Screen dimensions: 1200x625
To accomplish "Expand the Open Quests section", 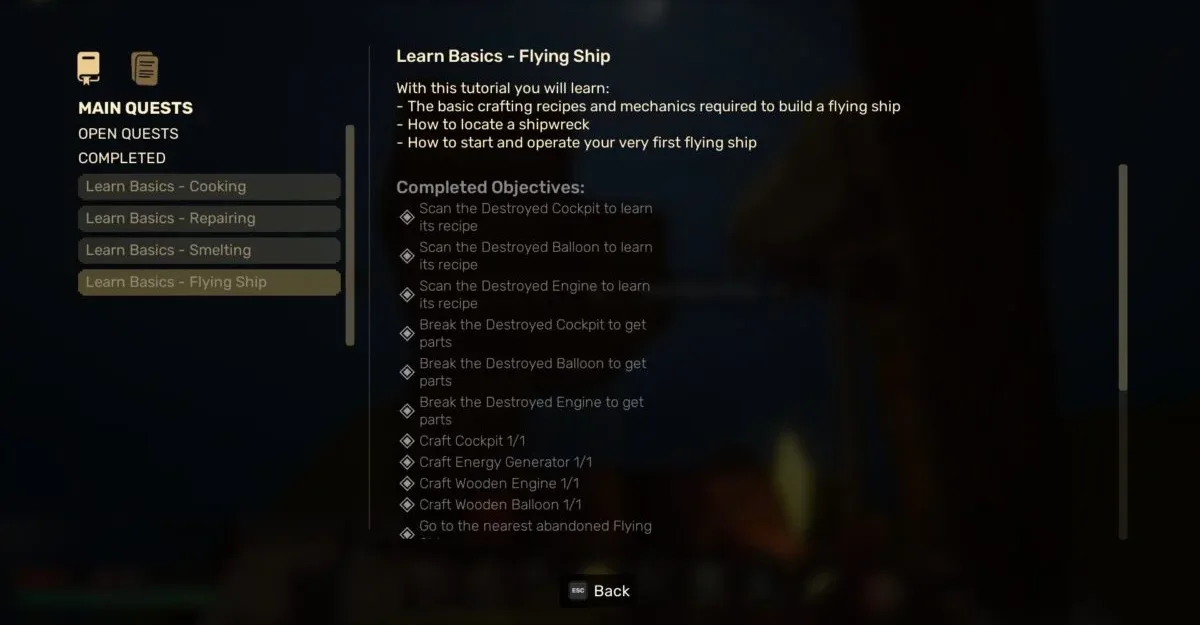I will coord(128,134).
